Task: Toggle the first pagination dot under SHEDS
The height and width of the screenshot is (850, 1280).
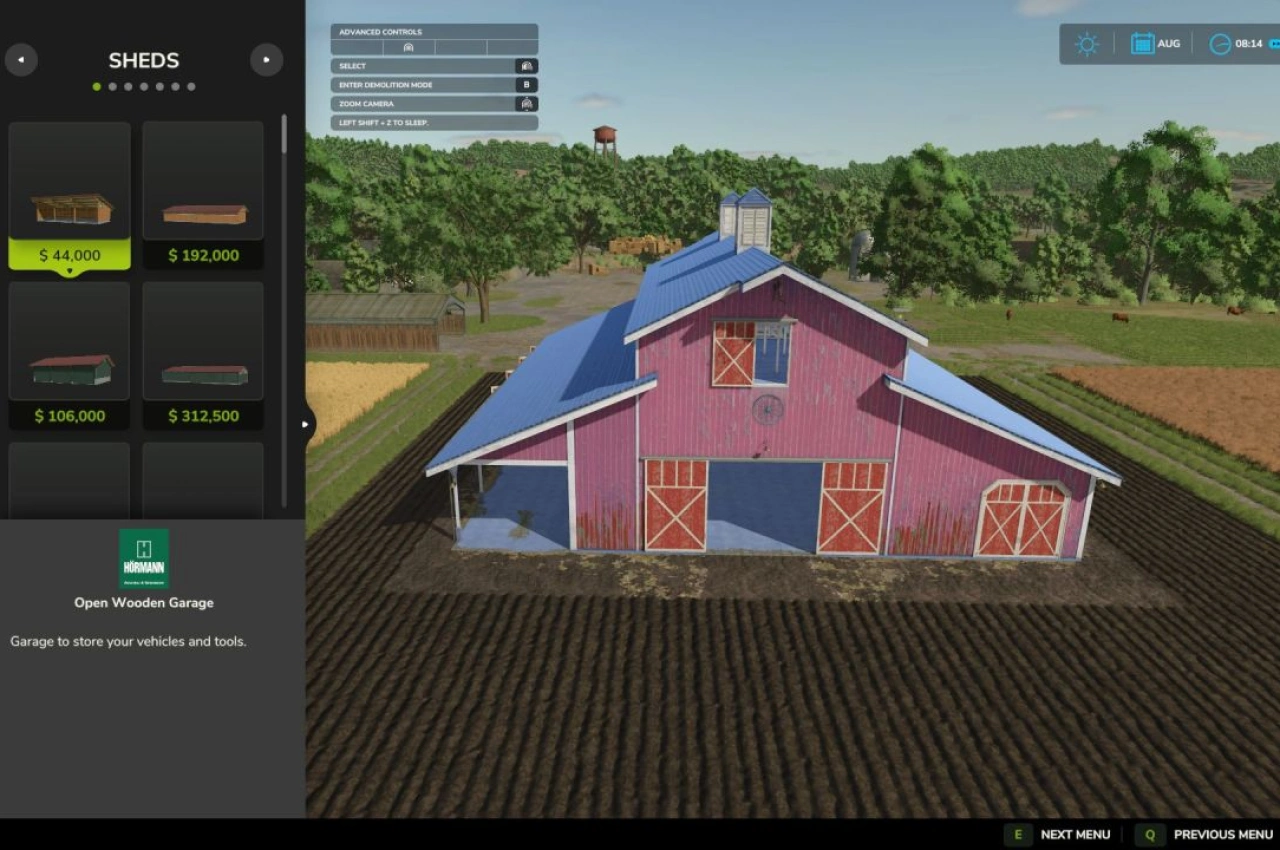Action: click(97, 86)
